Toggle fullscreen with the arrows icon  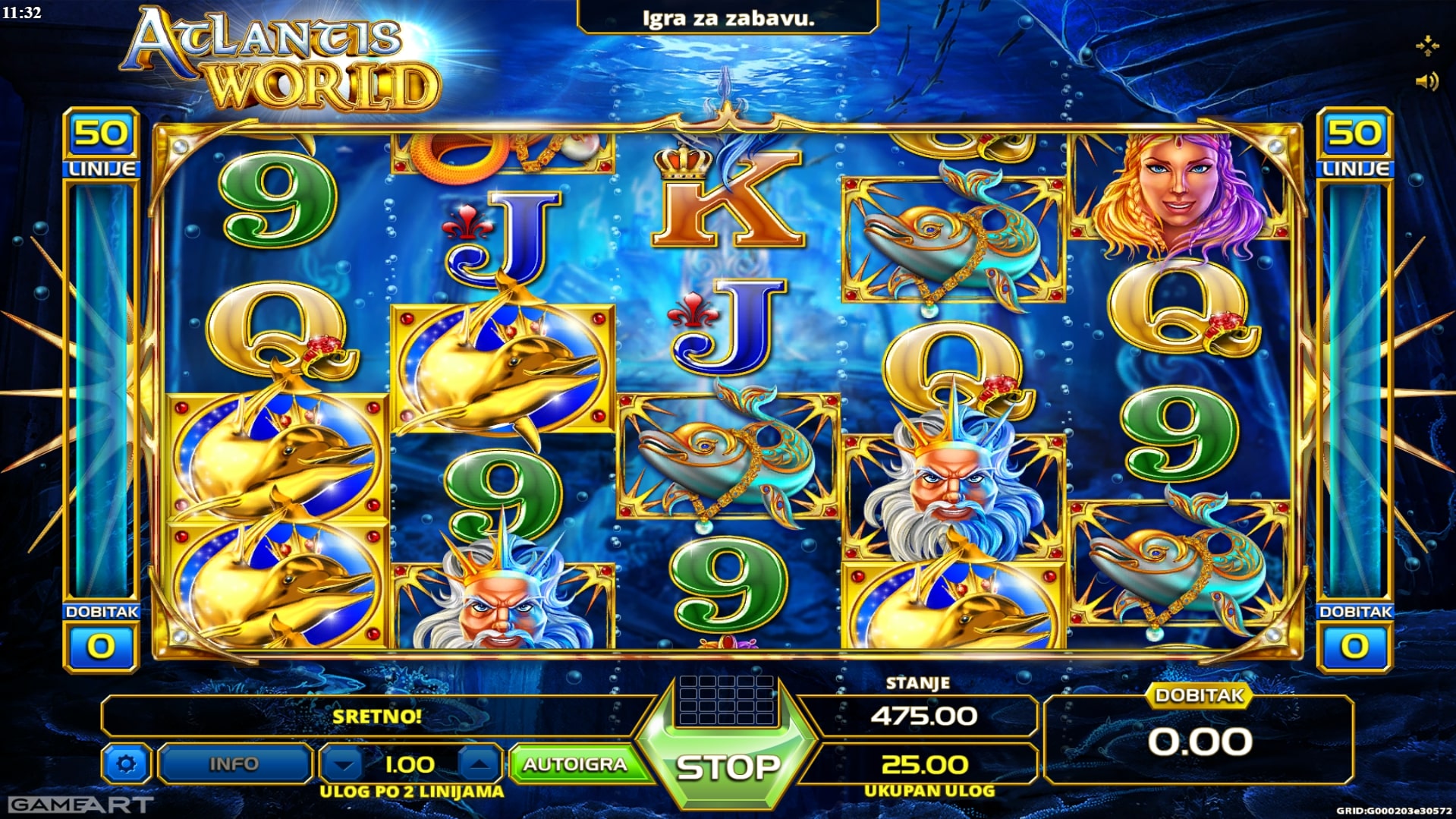[1426, 46]
